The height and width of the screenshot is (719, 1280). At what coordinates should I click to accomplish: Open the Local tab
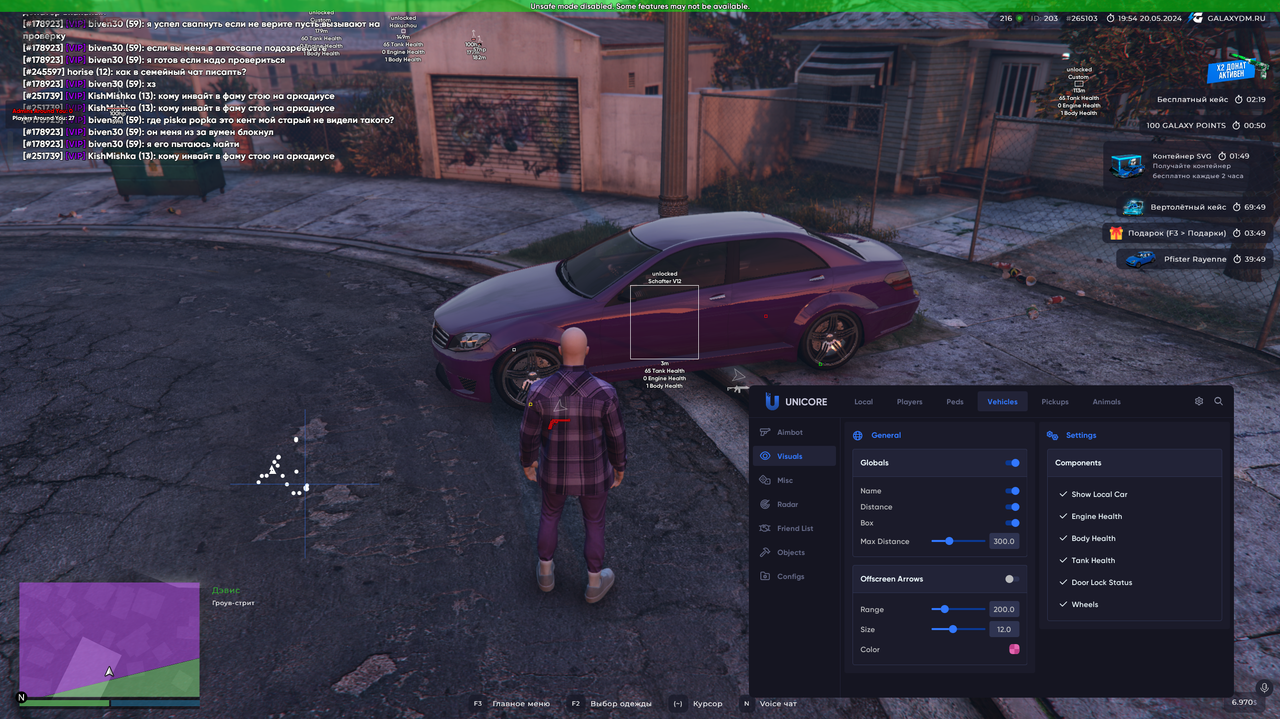coord(863,402)
